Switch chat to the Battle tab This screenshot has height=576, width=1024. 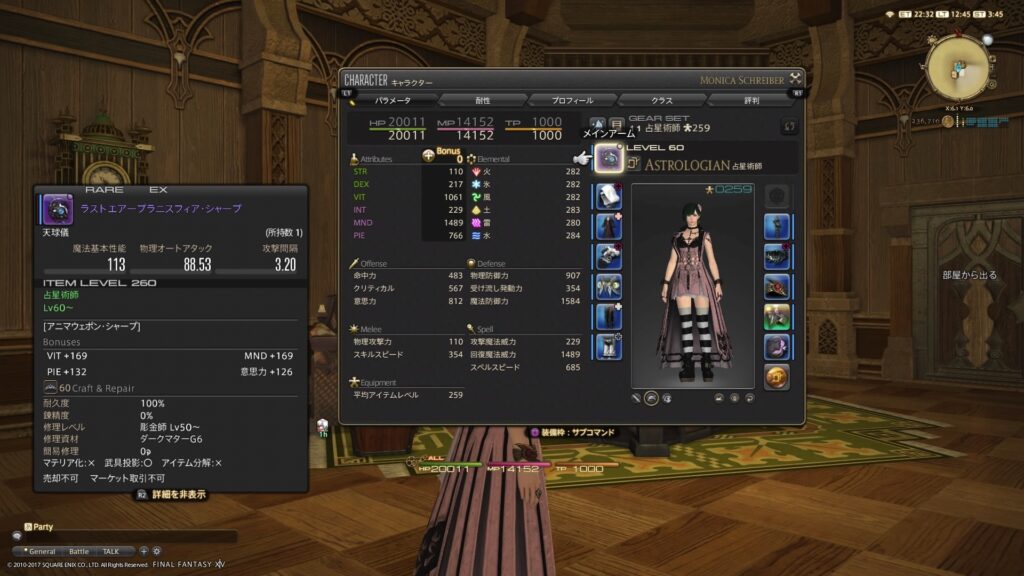[79, 551]
